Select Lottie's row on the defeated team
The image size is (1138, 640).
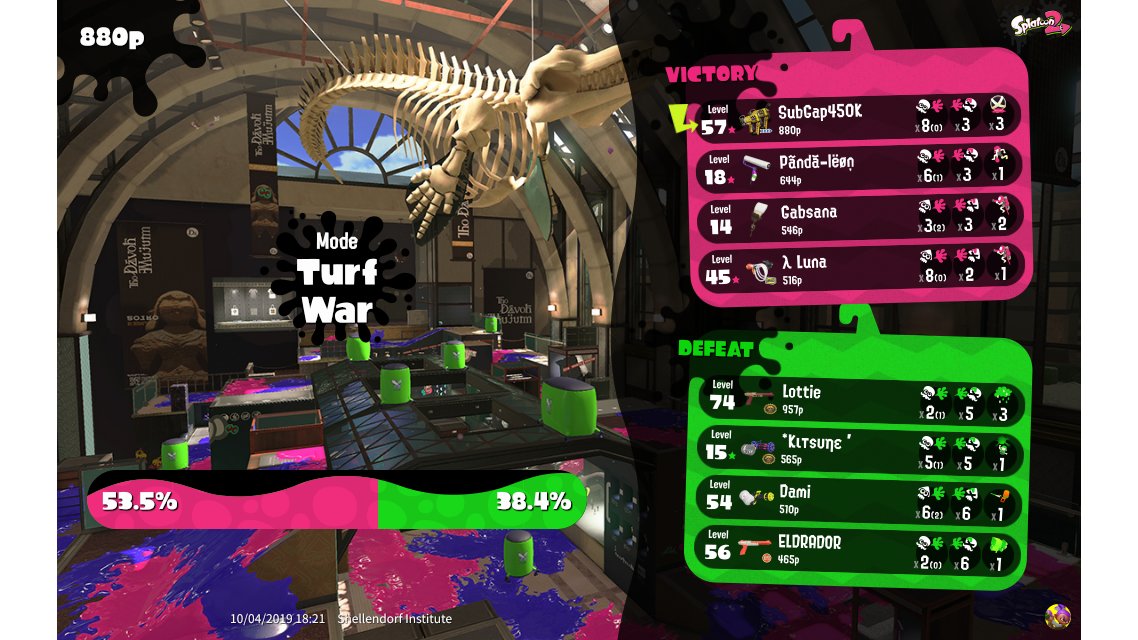pyautogui.click(x=860, y=398)
